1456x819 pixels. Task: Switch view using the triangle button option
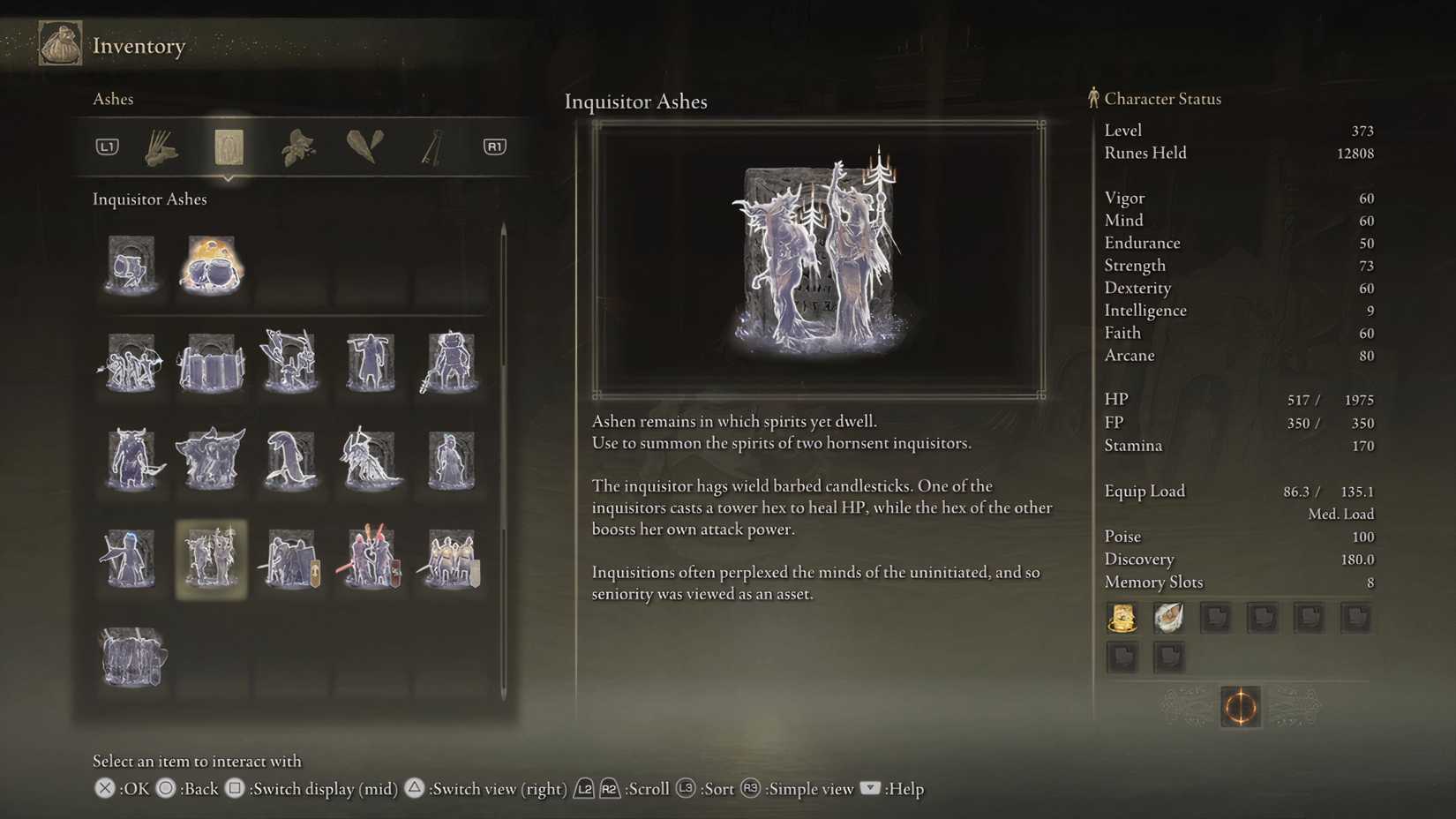415,788
